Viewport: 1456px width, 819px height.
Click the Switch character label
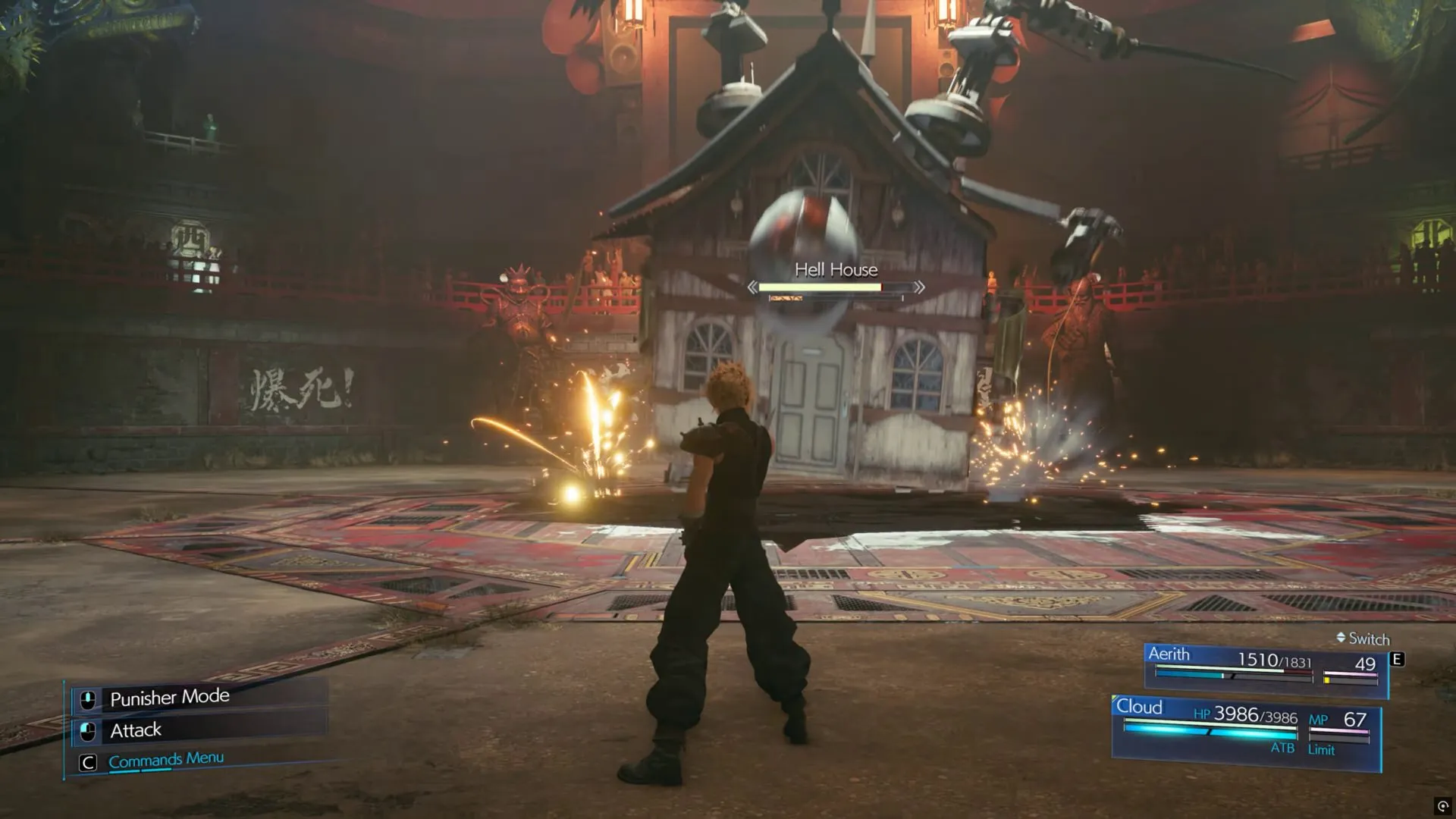click(x=1367, y=639)
